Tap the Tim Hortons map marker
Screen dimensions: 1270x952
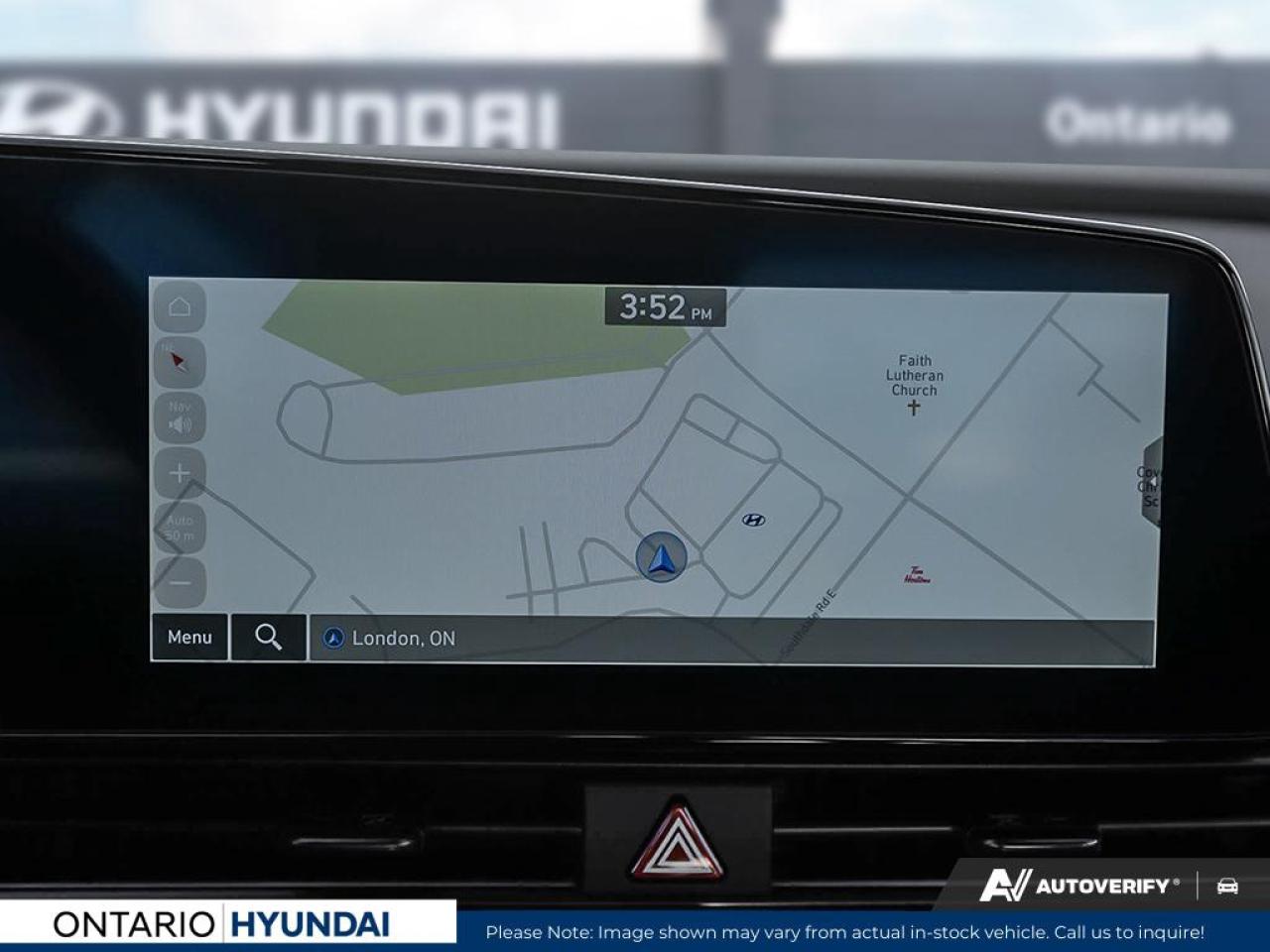pyautogui.click(x=919, y=570)
